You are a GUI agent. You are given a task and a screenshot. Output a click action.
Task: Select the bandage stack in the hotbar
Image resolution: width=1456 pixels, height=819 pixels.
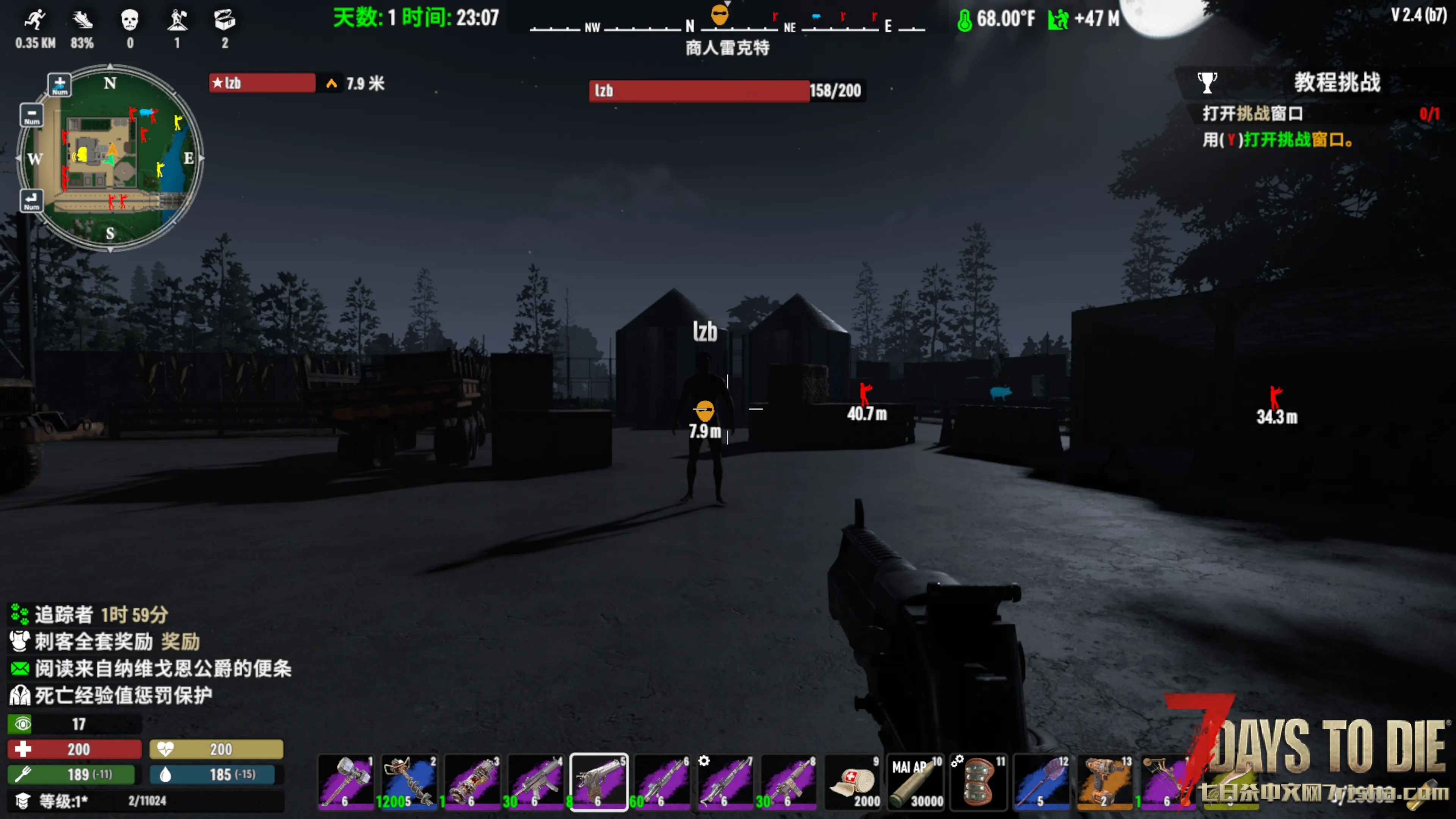pos(852,782)
